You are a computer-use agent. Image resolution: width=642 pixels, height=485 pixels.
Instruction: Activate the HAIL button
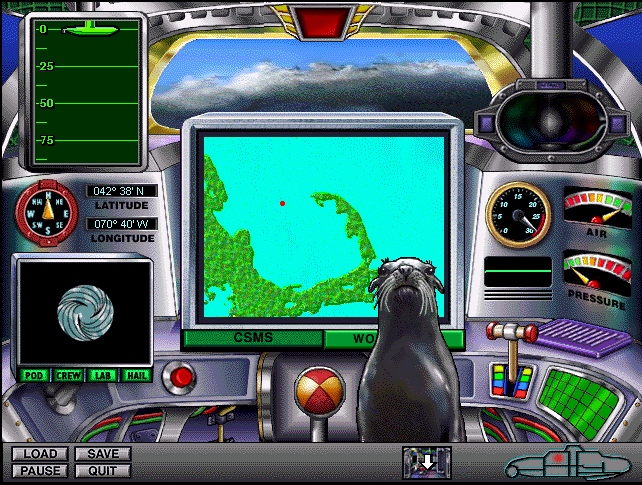136,375
